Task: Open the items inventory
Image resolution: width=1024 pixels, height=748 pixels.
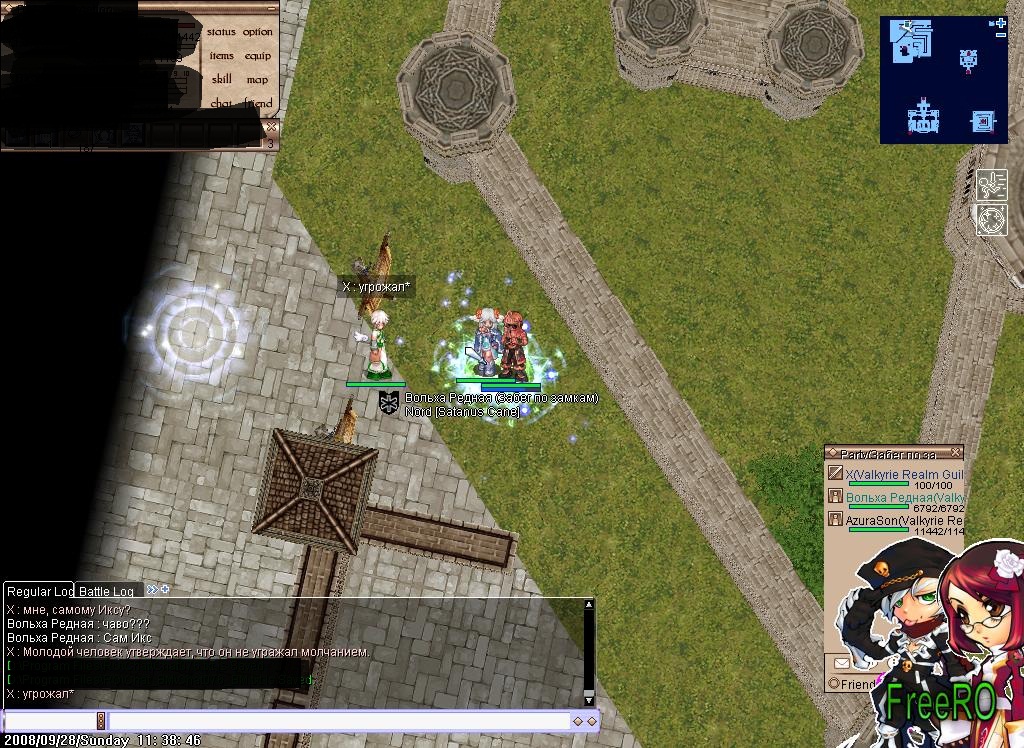Action: pyautogui.click(x=221, y=56)
